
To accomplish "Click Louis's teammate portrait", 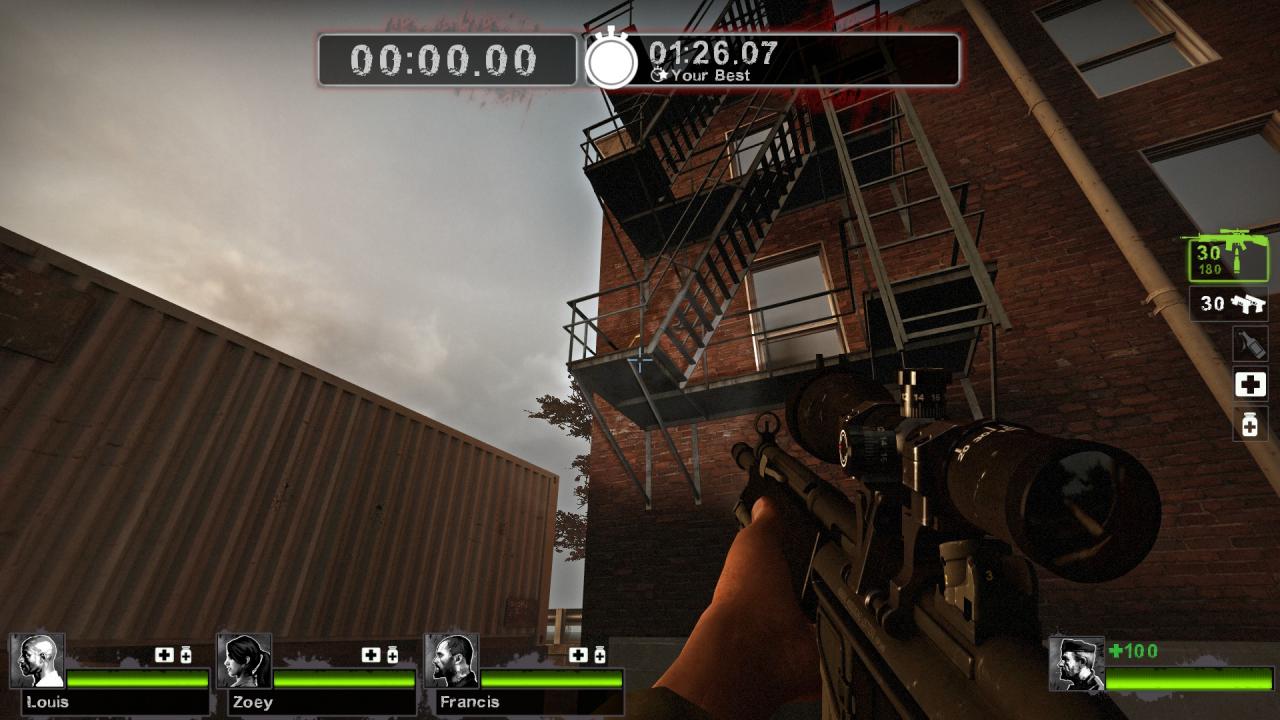I will 37,660.
